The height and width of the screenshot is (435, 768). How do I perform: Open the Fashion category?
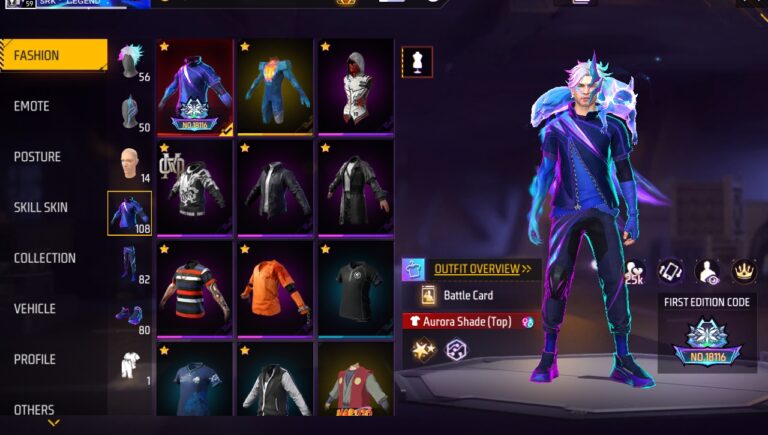[53, 56]
